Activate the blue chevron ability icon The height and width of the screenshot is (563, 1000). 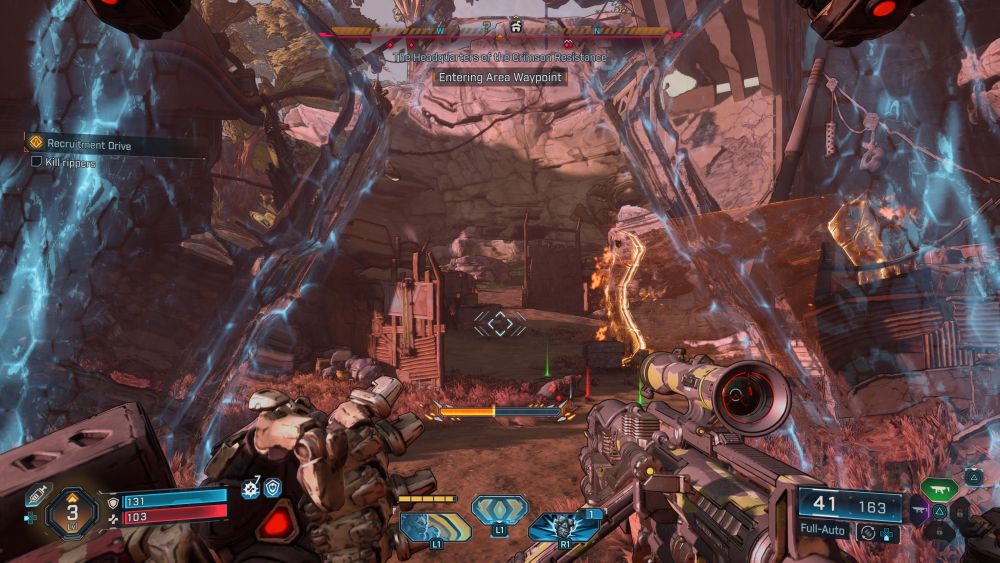point(499,509)
